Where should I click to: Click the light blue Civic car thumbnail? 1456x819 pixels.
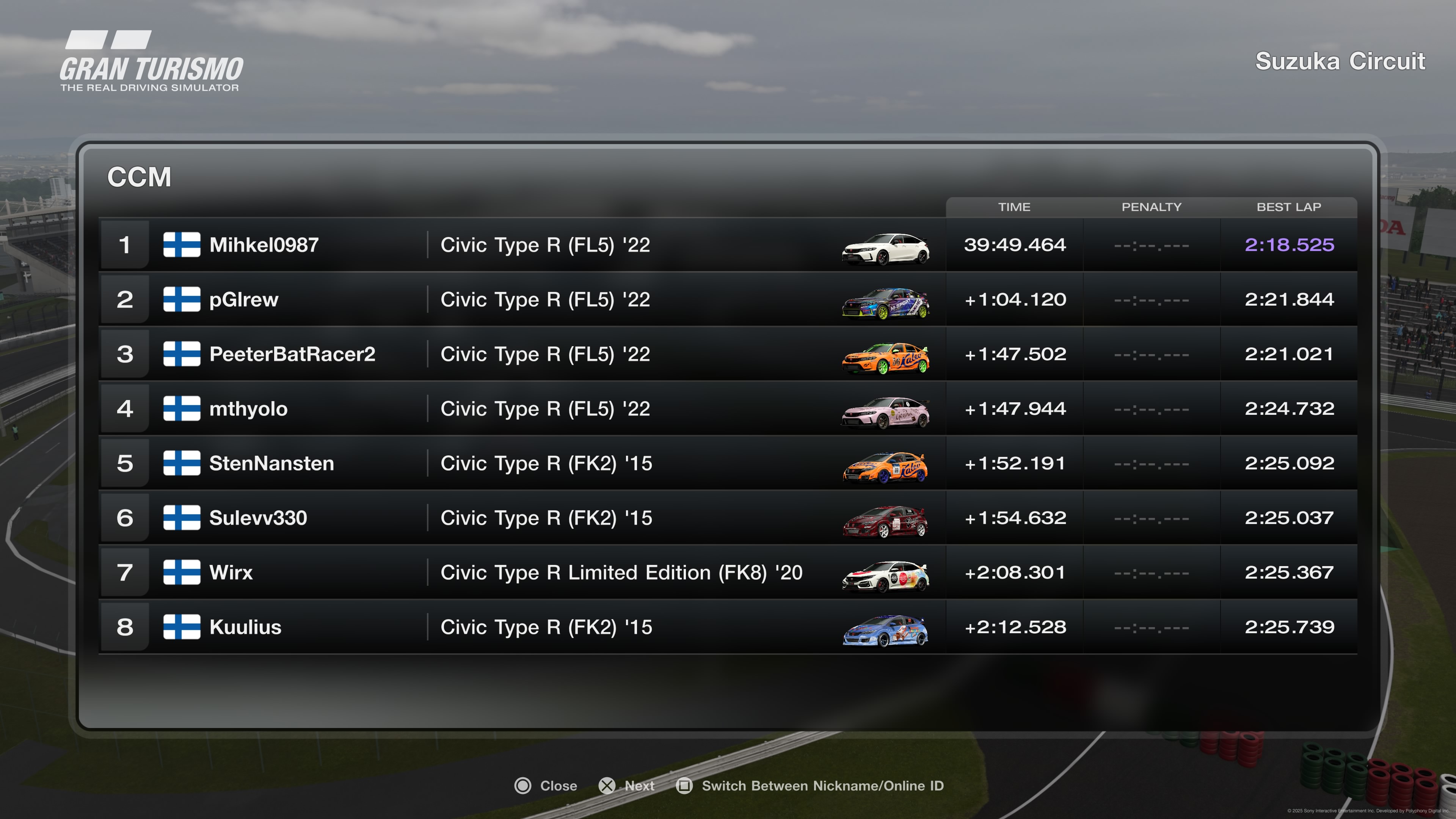885,631
